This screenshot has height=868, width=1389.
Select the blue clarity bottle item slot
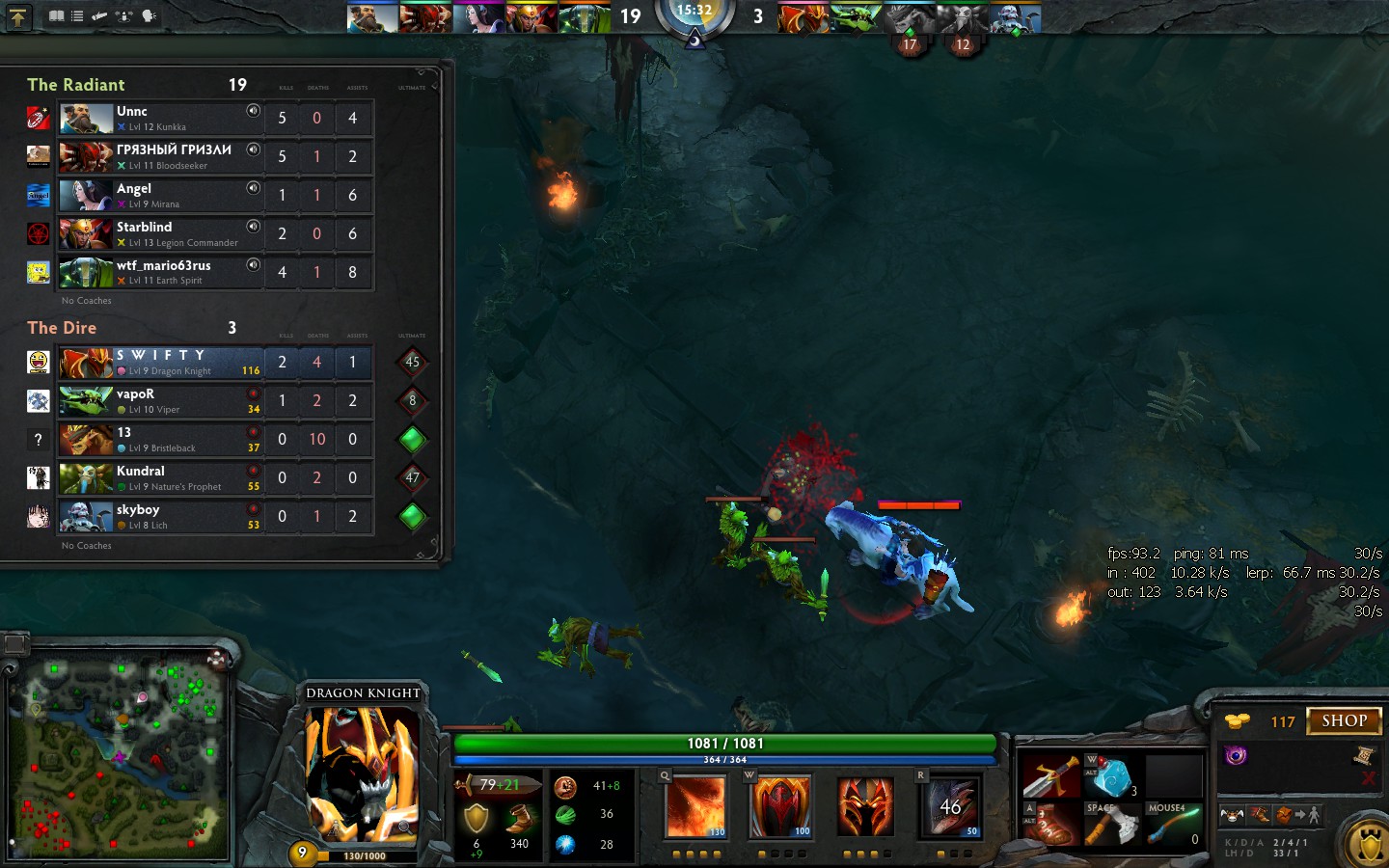pyautogui.click(x=1111, y=775)
